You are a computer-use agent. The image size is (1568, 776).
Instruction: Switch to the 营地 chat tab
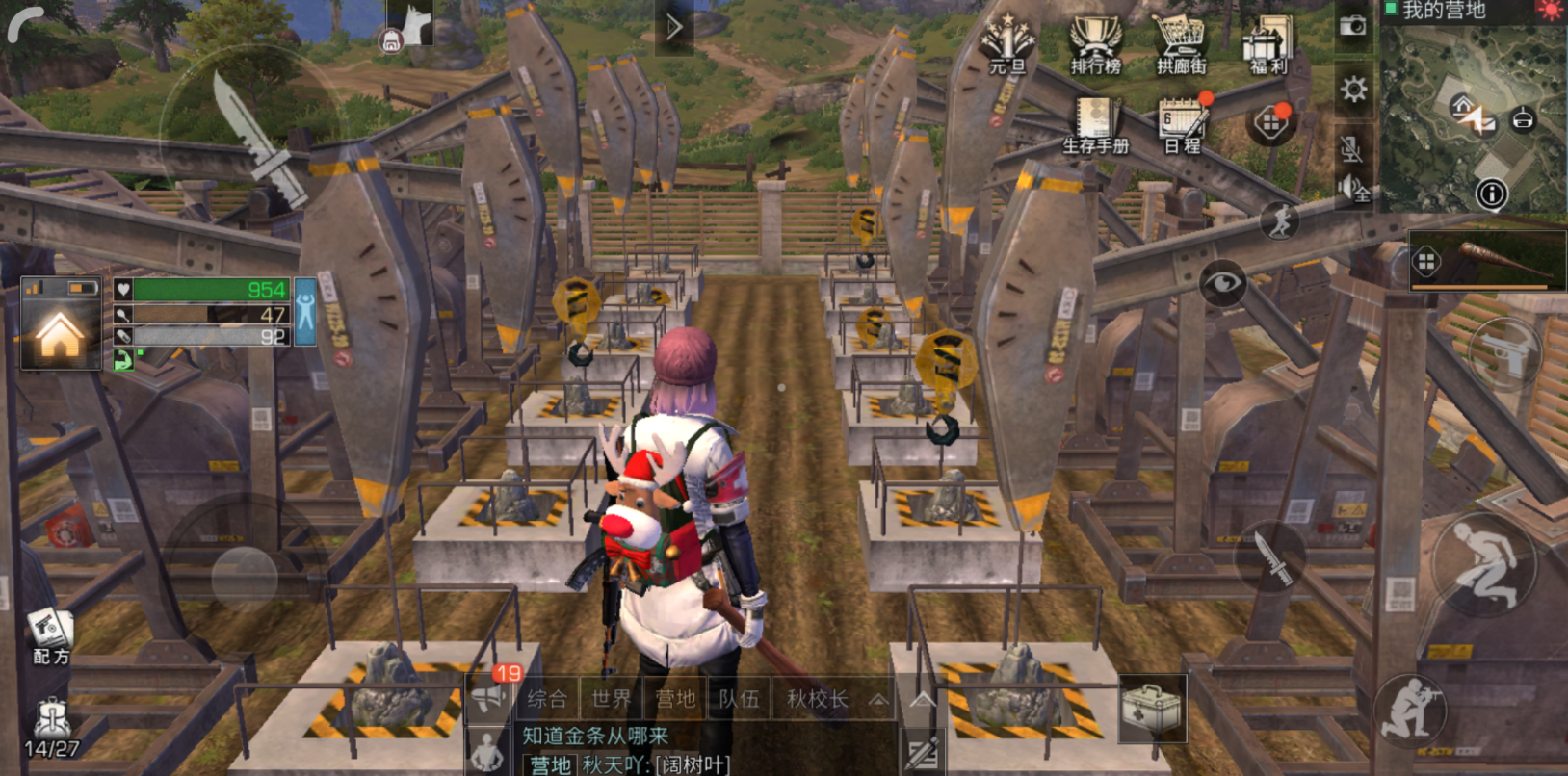[x=674, y=699]
